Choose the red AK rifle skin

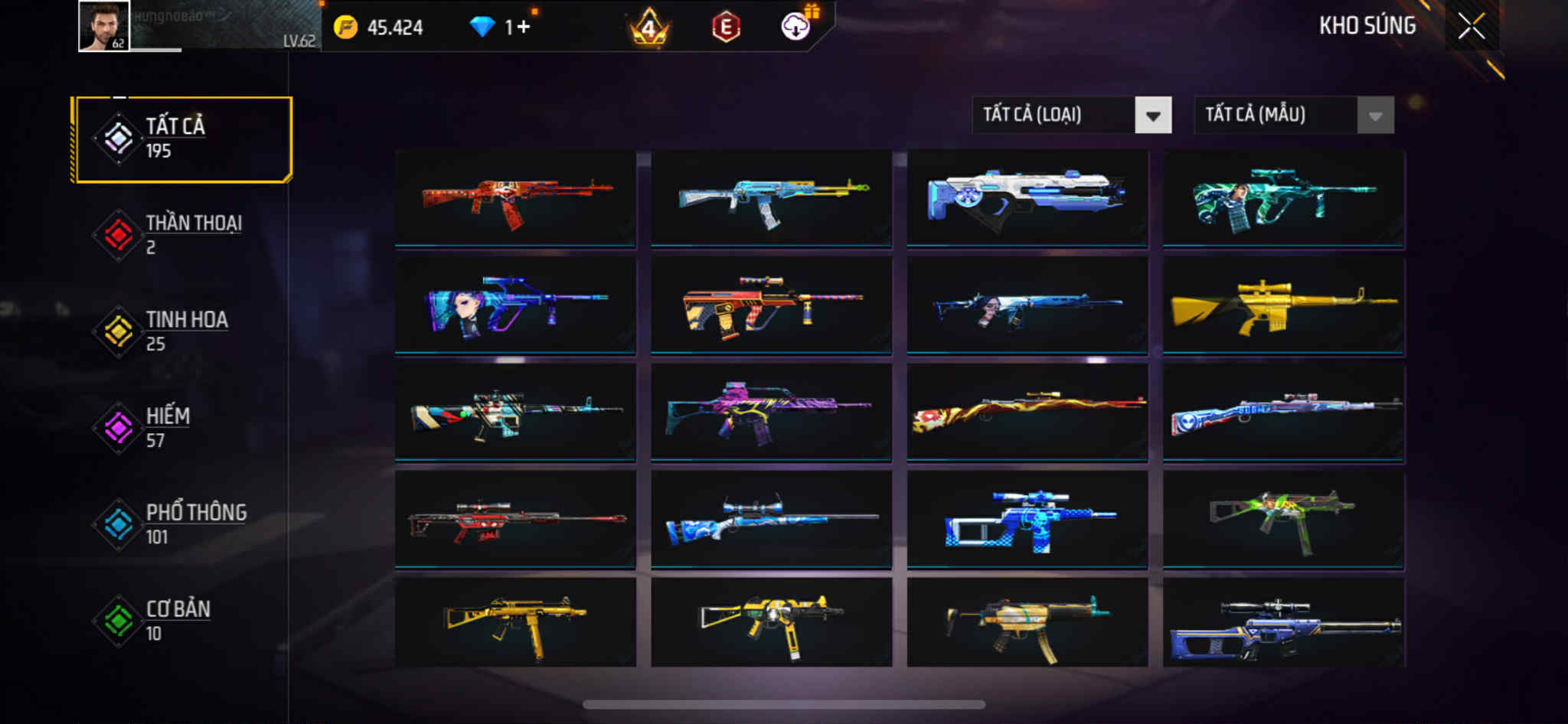click(x=515, y=199)
